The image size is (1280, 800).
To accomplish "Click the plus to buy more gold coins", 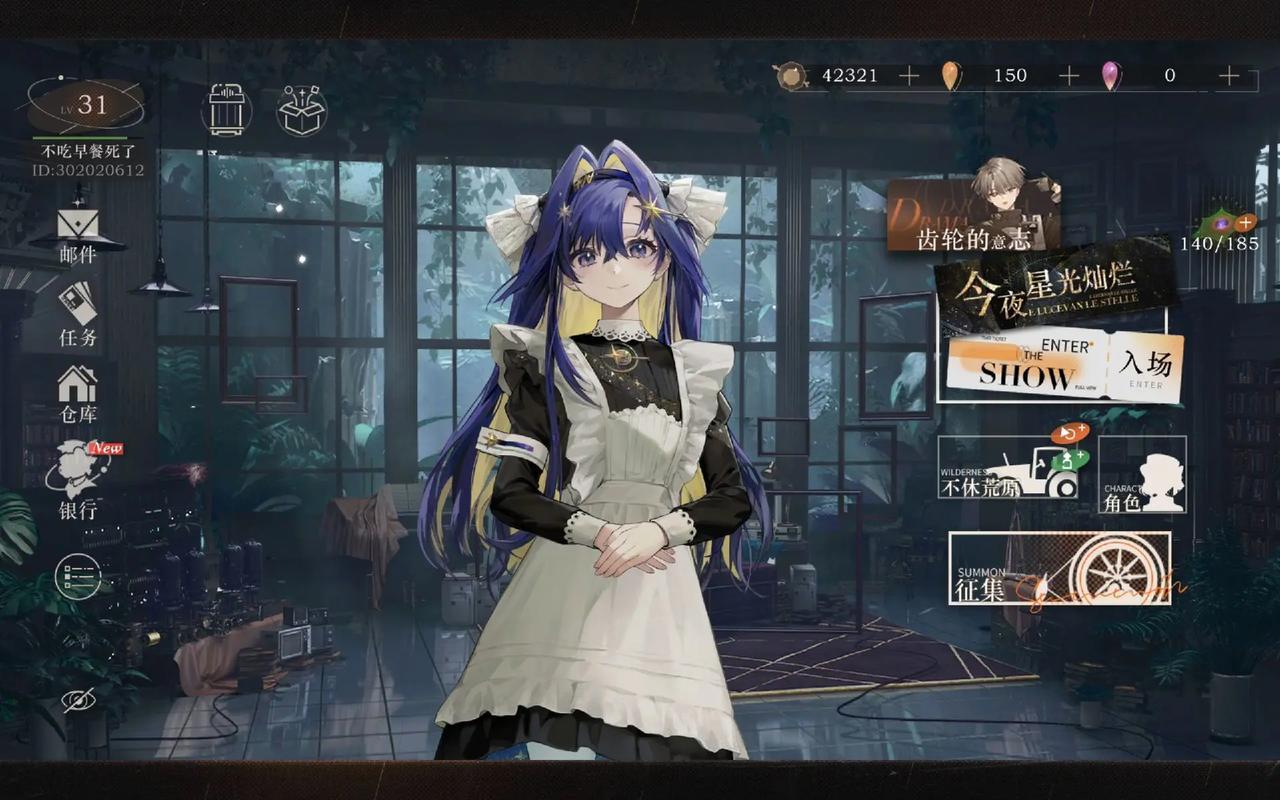I will point(908,74).
